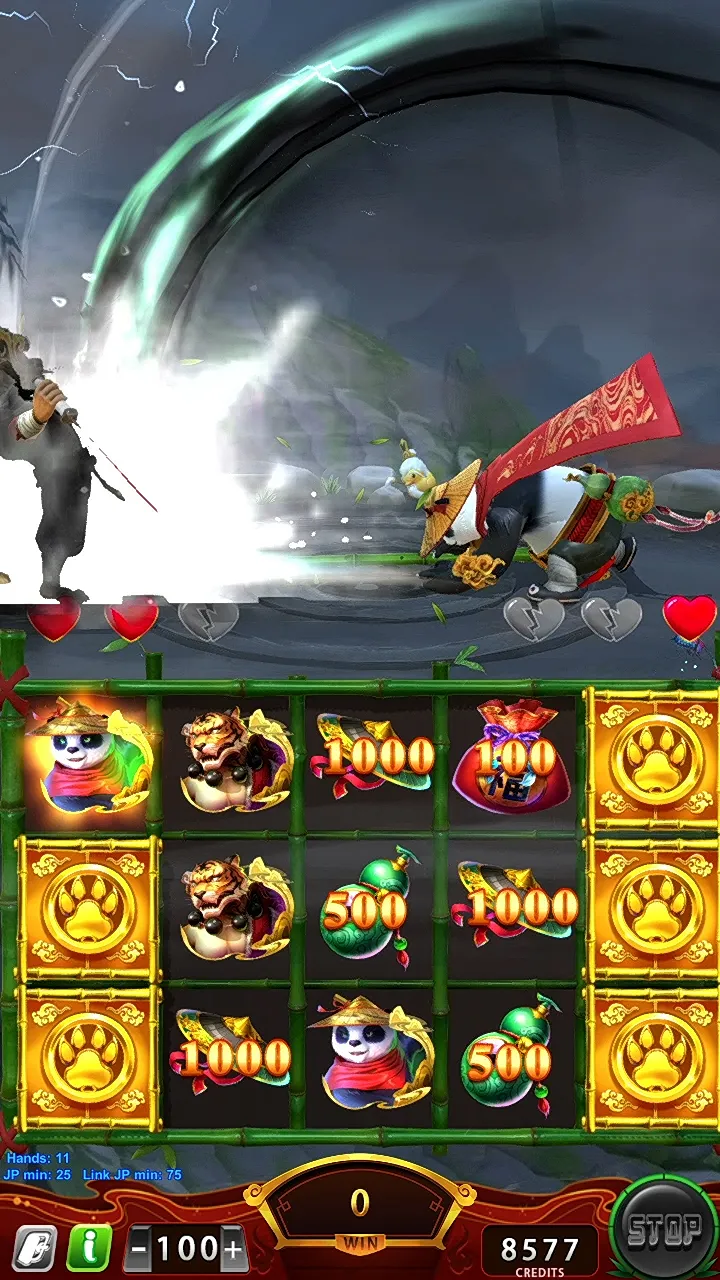Screen dimensions: 720x1280
Task: Increase the bet with the plus button
Action: (233, 1249)
